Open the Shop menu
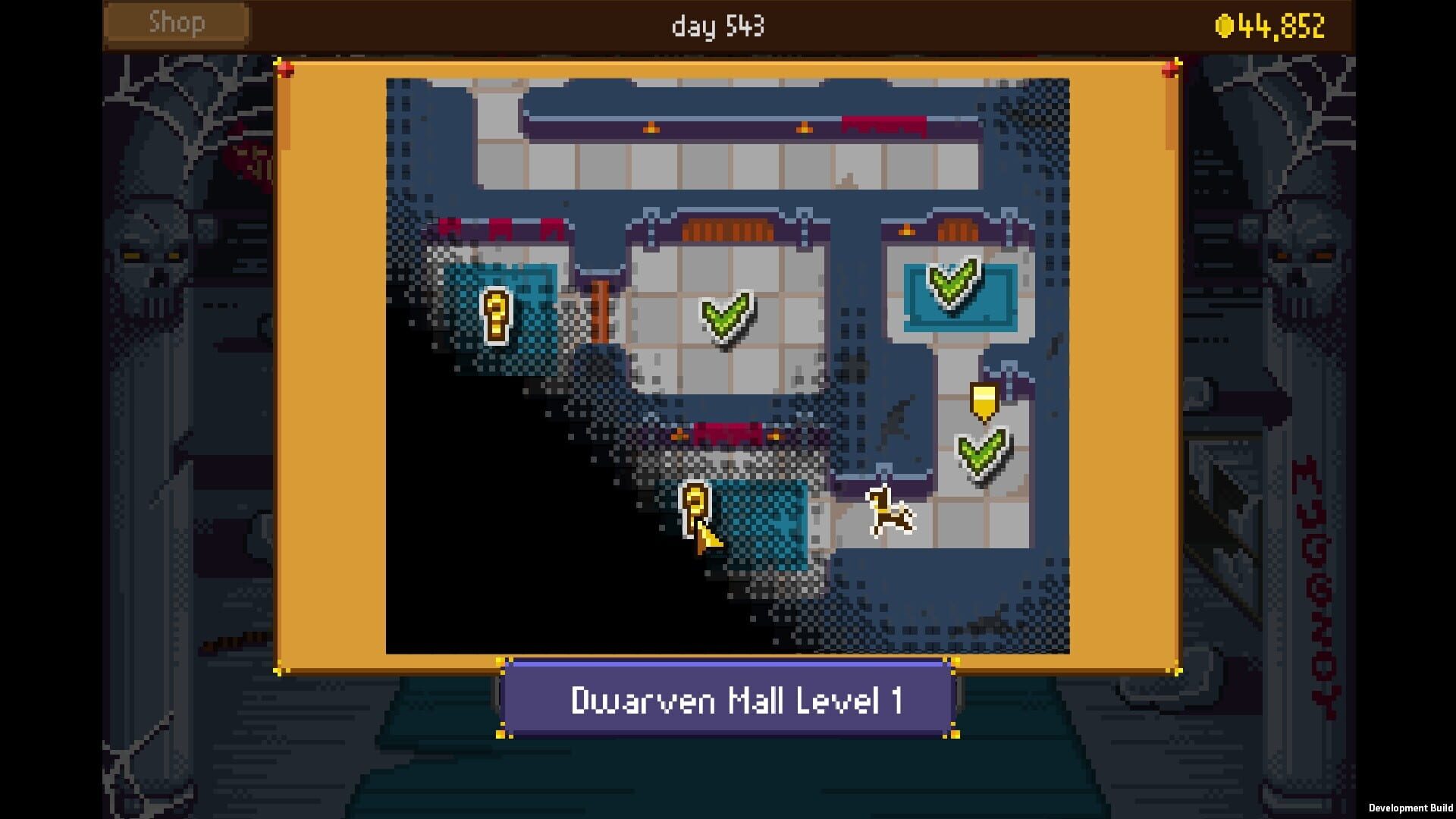The image size is (1456, 819). pyautogui.click(x=176, y=23)
